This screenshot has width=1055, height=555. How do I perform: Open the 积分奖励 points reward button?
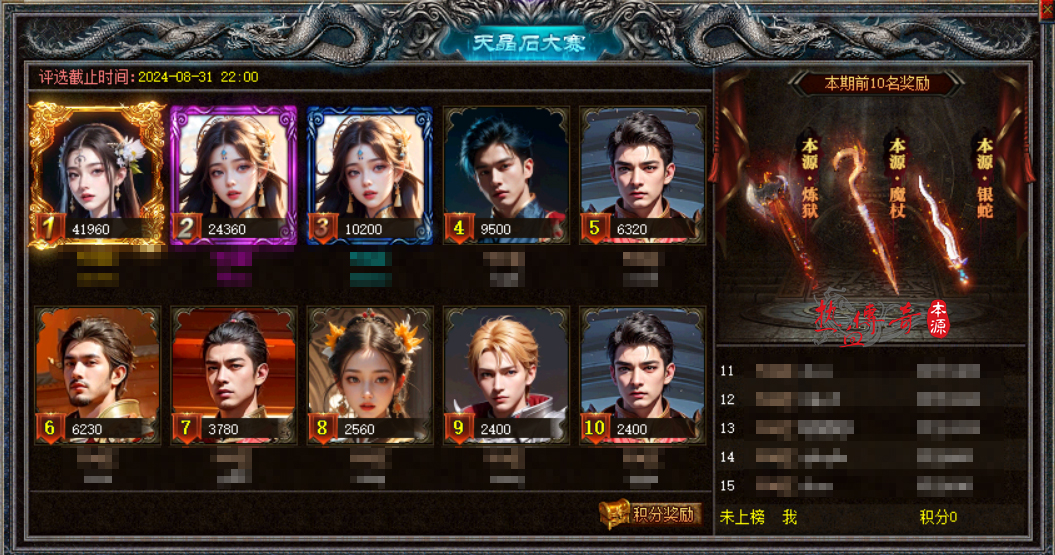tap(651, 514)
